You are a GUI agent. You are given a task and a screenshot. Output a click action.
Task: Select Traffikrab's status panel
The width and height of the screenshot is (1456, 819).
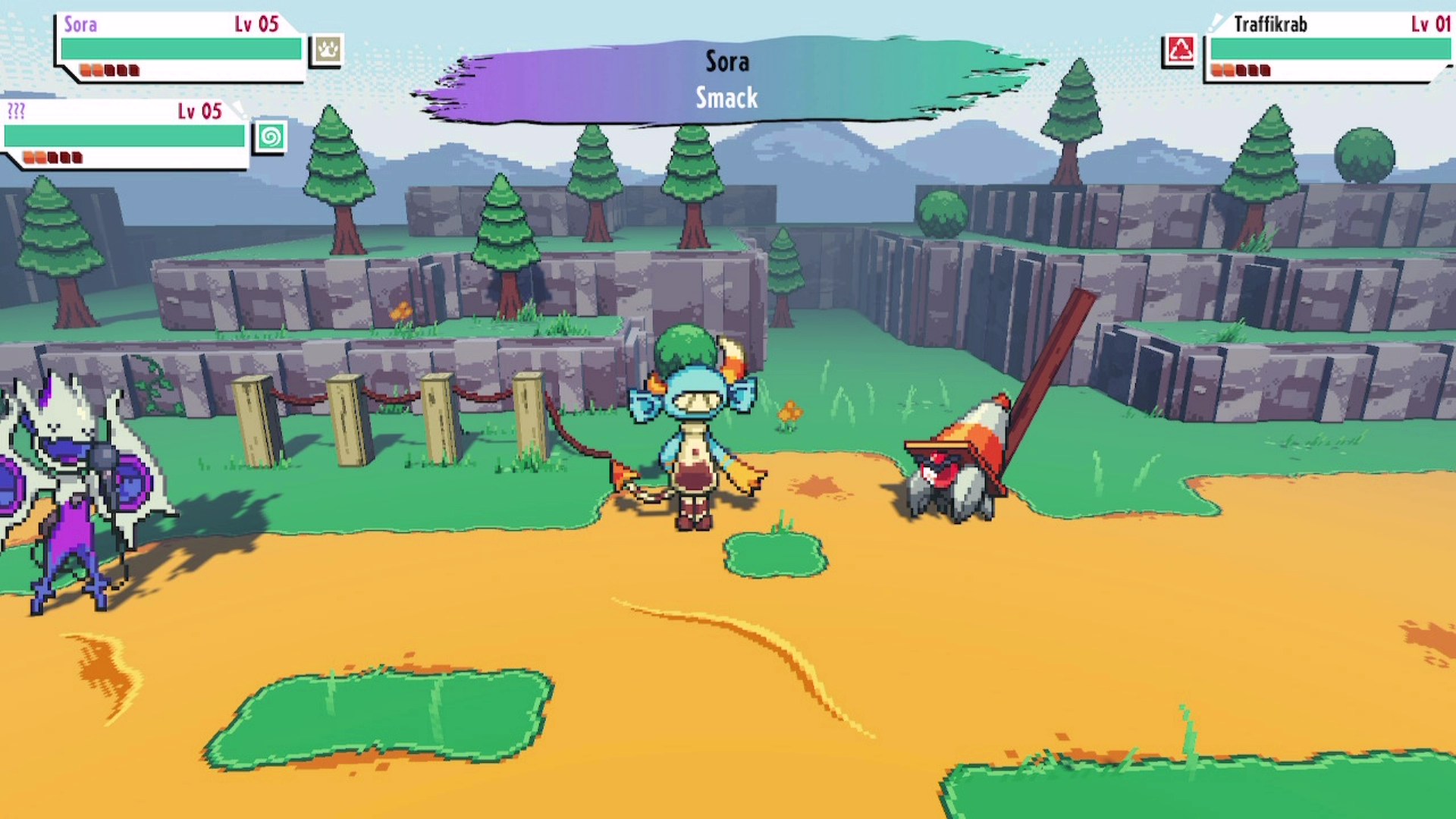coord(1327,47)
